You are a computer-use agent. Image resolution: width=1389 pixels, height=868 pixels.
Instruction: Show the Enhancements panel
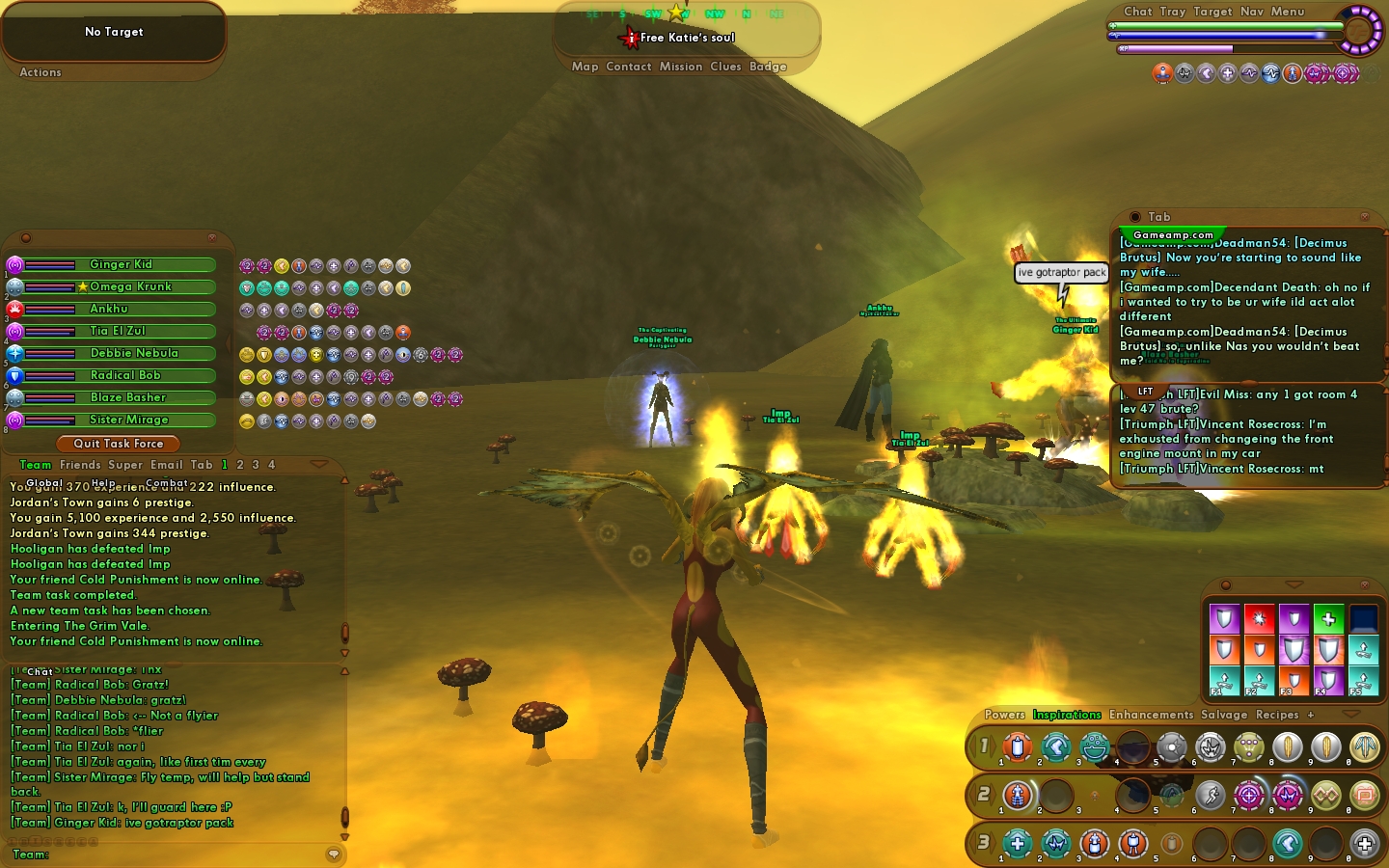click(1151, 715)
